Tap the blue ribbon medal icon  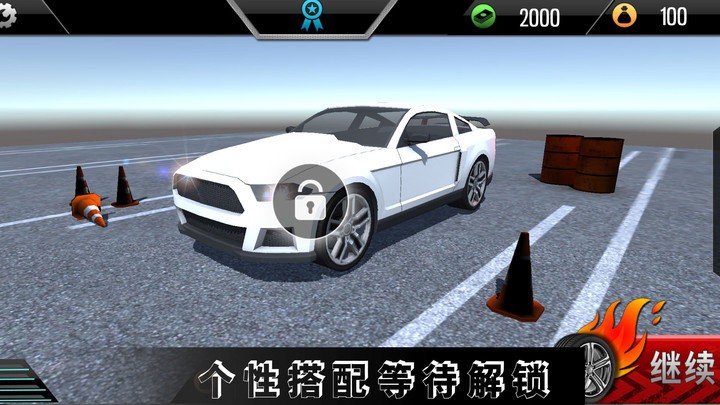(x=311, y=15)
